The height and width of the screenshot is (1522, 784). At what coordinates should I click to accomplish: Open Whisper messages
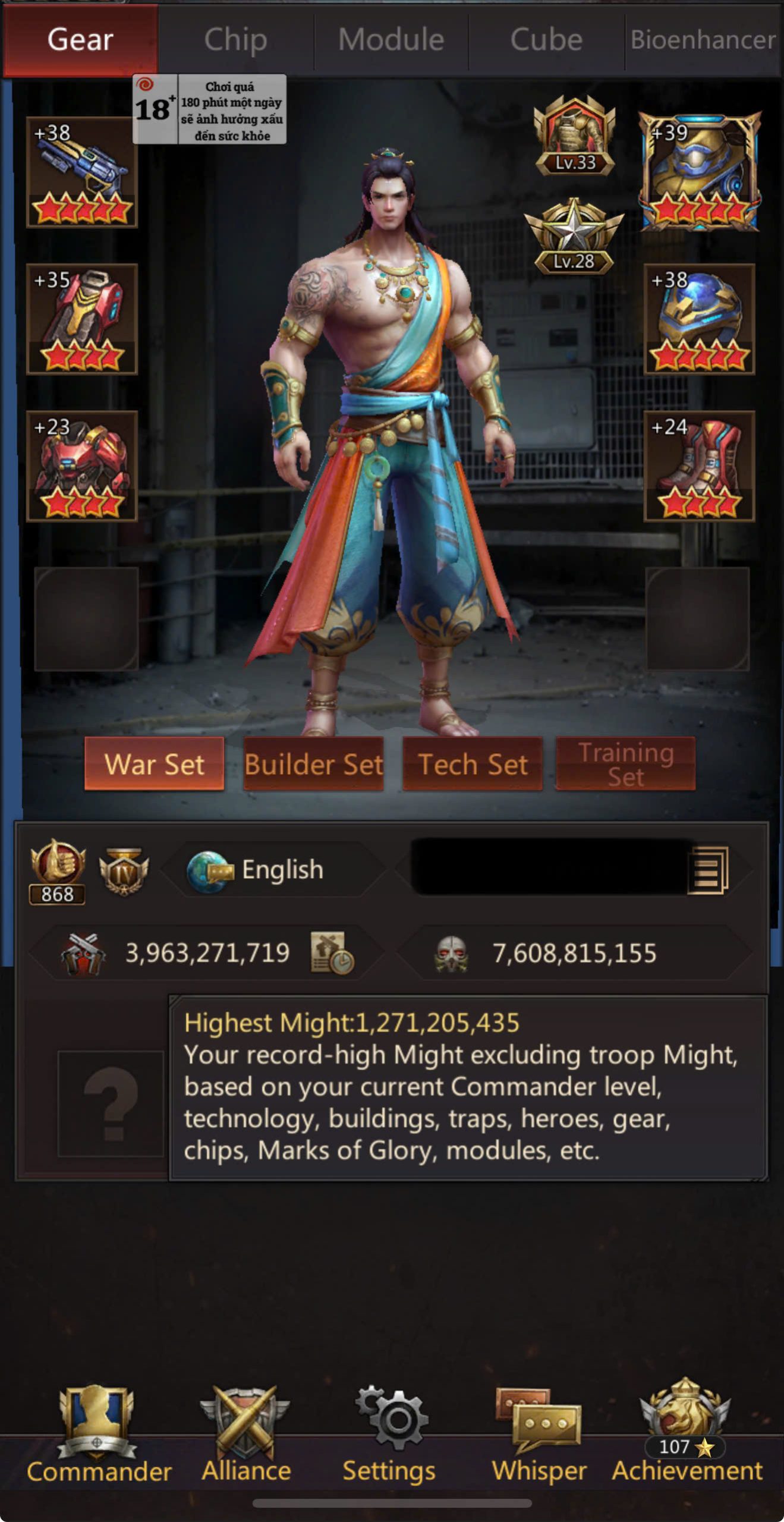click(x=539, y=1433)
